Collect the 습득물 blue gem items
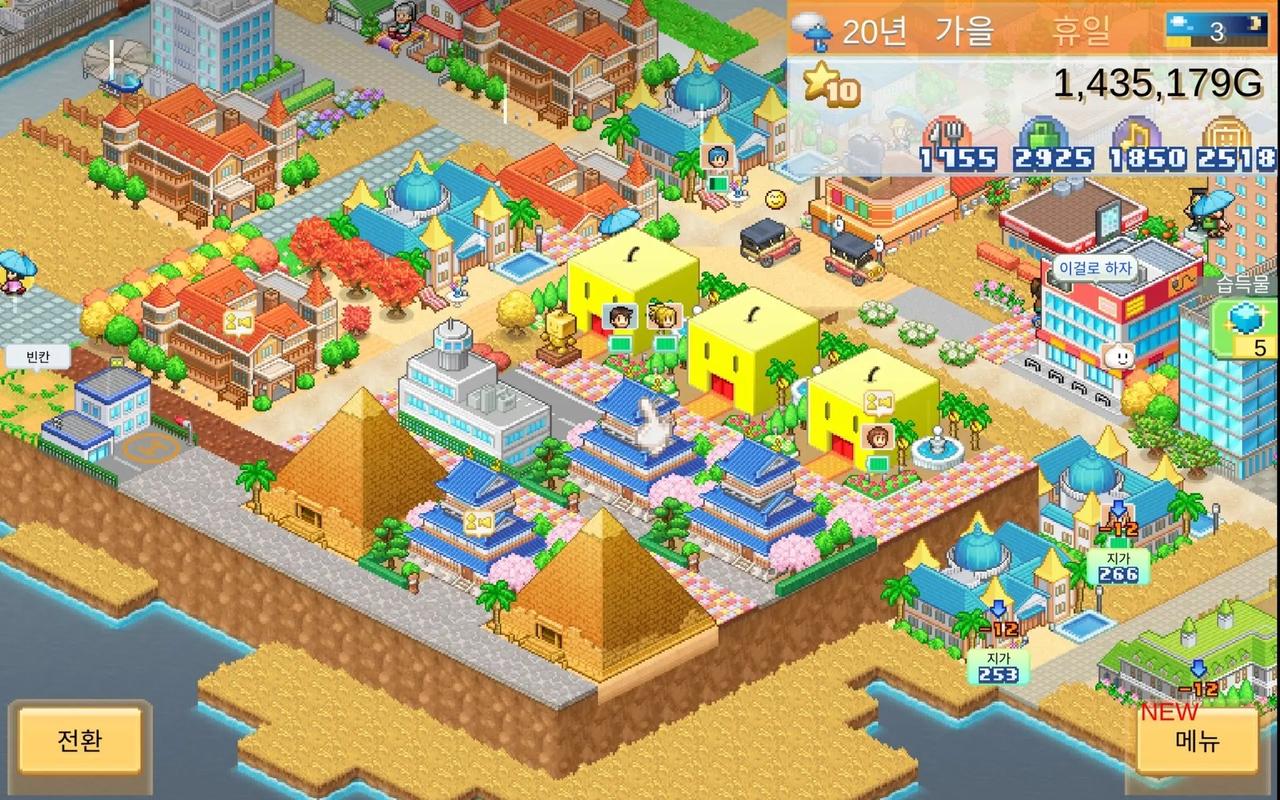The width and height of the screenshot is (1280, 800). tap(1247, 328)
